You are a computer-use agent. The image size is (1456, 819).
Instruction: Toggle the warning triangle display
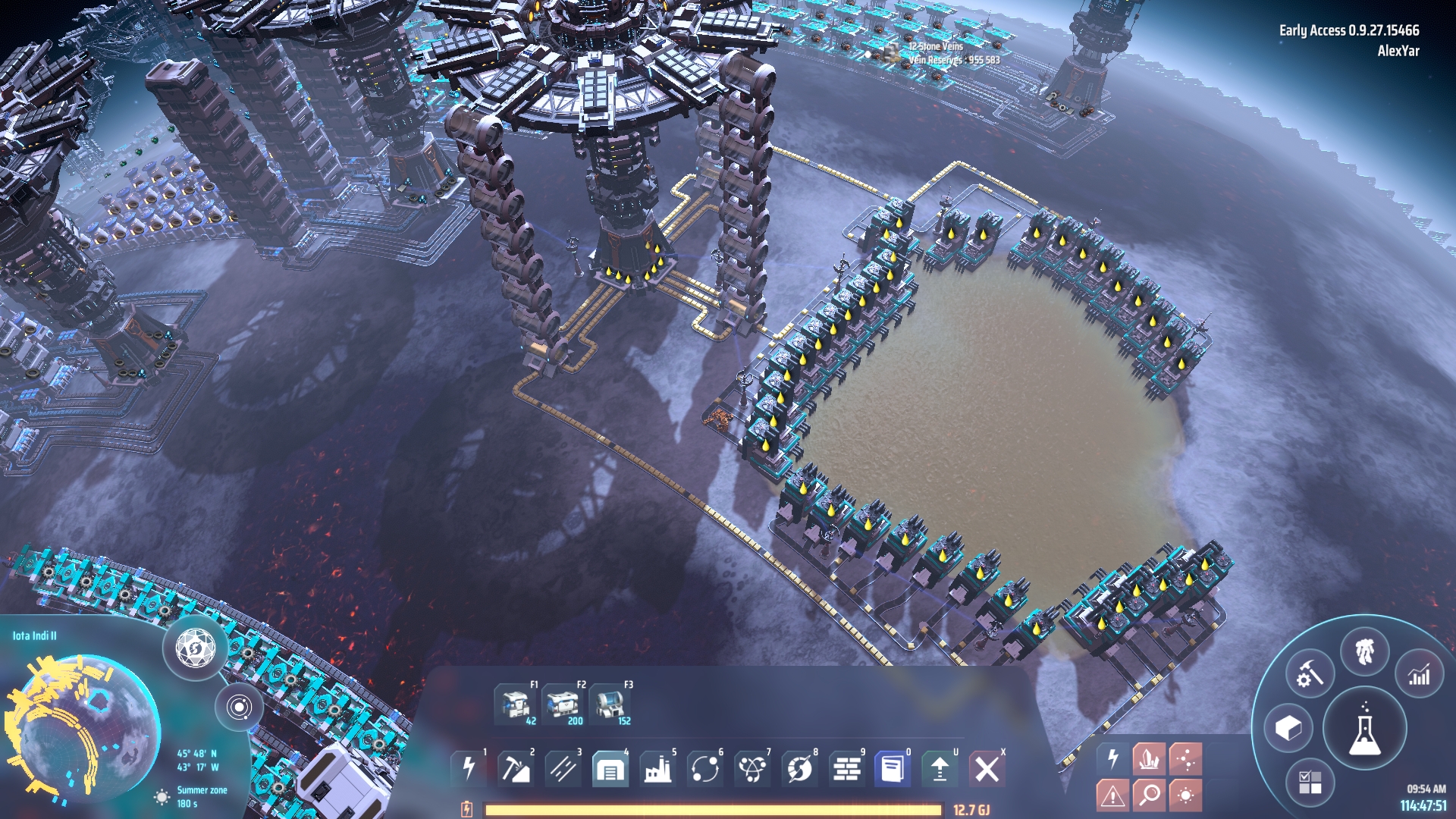tap(1112, 795)
